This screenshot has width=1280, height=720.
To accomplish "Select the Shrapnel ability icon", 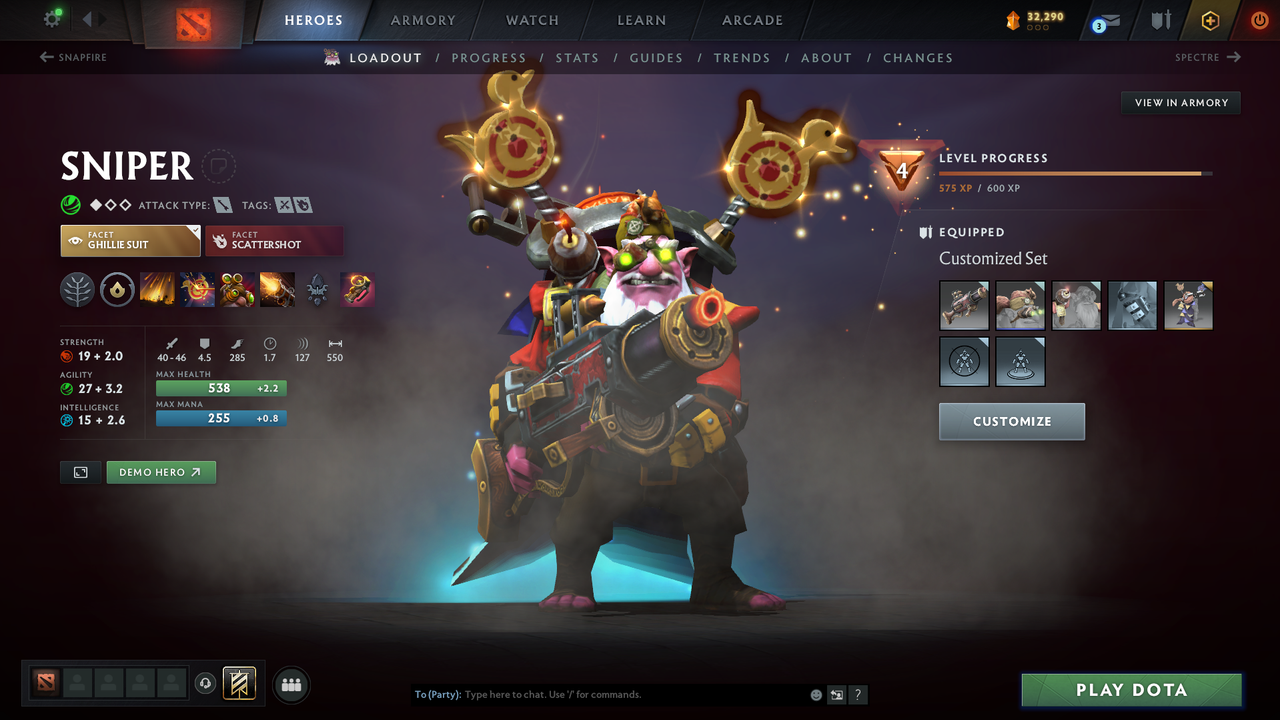I will [x=158, y=290].
